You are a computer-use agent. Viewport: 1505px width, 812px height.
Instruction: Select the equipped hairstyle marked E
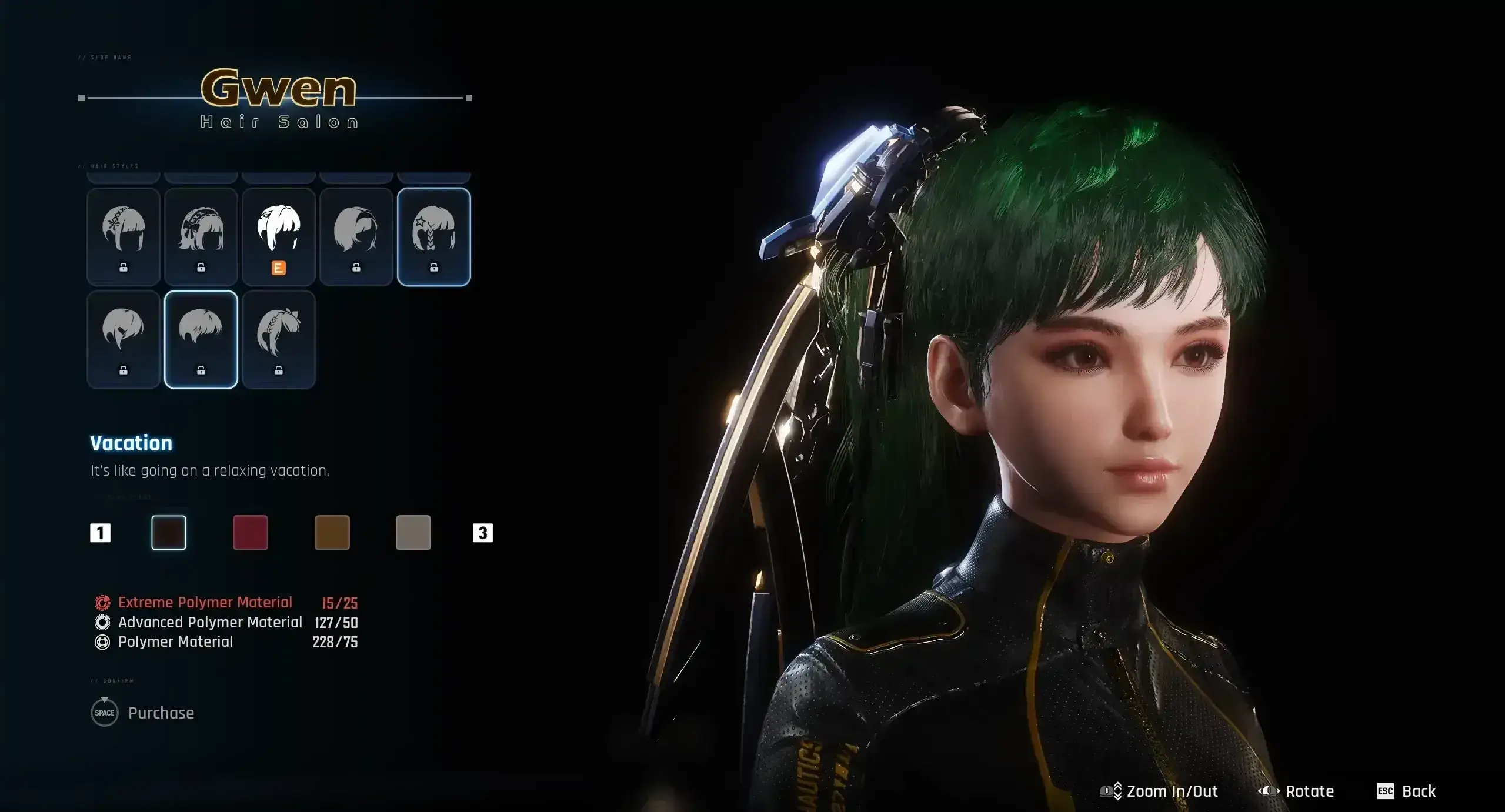(x=278, y=236)
